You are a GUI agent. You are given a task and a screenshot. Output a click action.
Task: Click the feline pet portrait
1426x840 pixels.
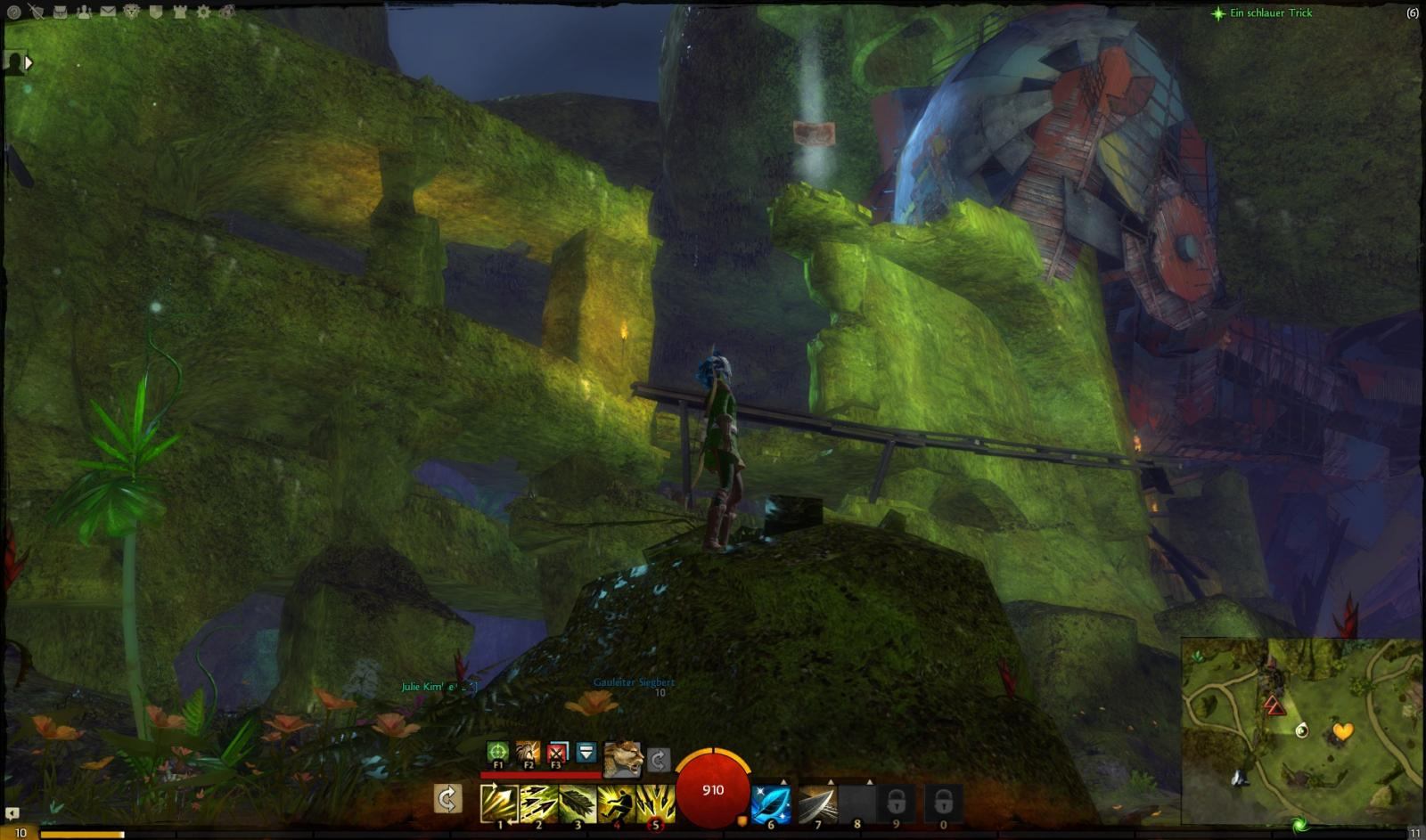(623, 758)
